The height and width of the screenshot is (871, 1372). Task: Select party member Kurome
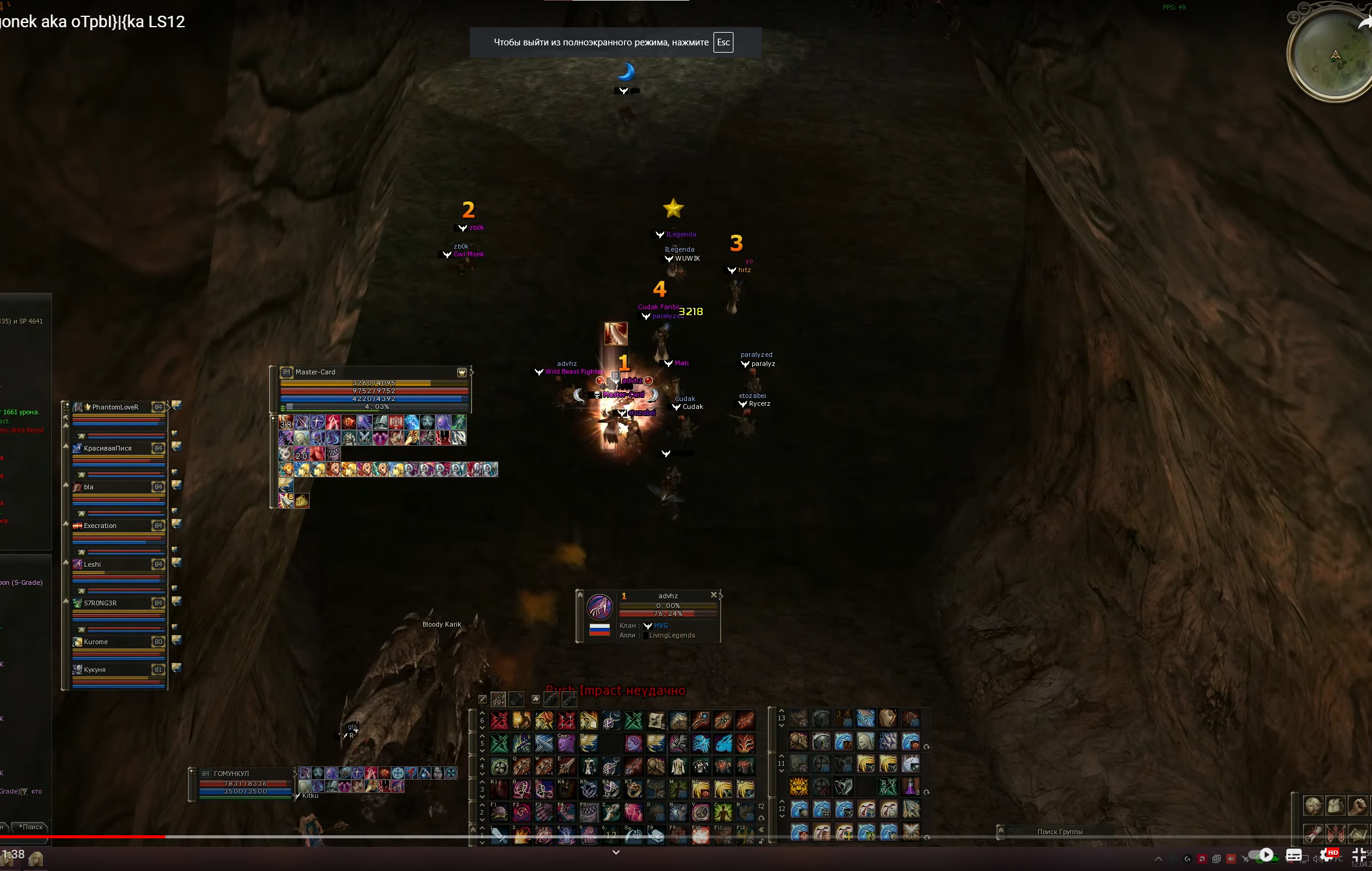(96, 642)
